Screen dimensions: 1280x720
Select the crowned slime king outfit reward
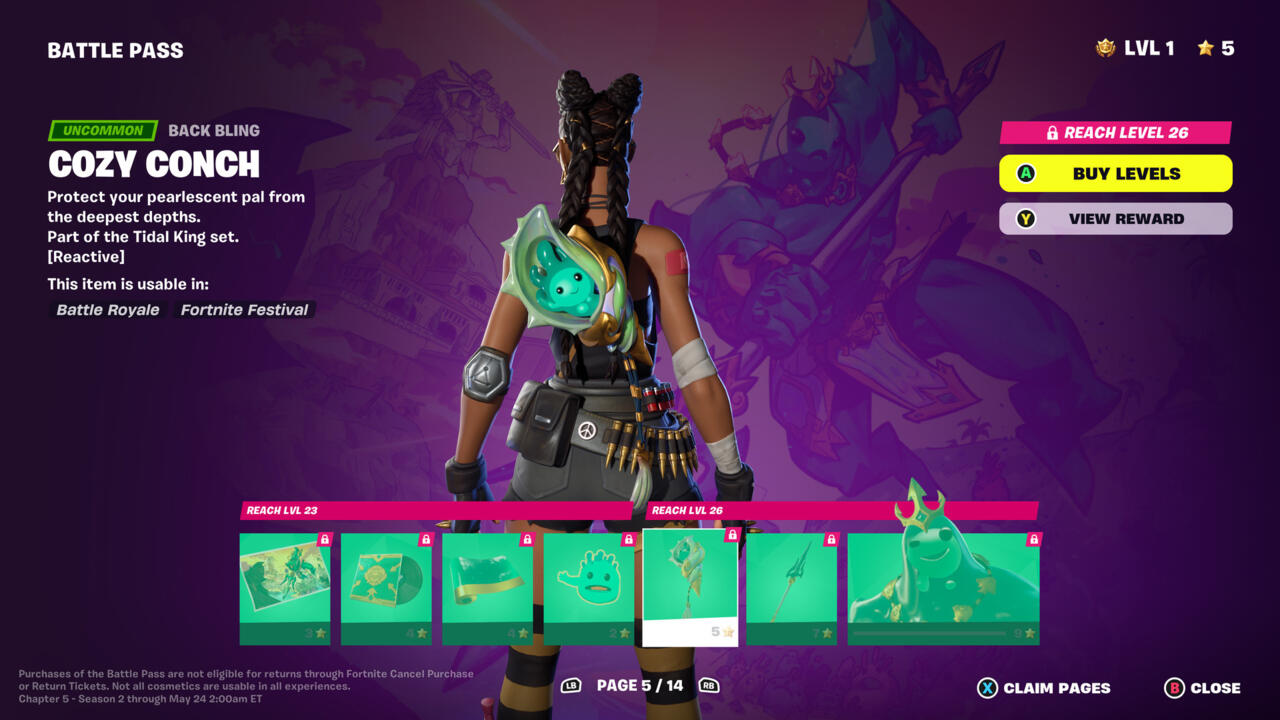943,588
